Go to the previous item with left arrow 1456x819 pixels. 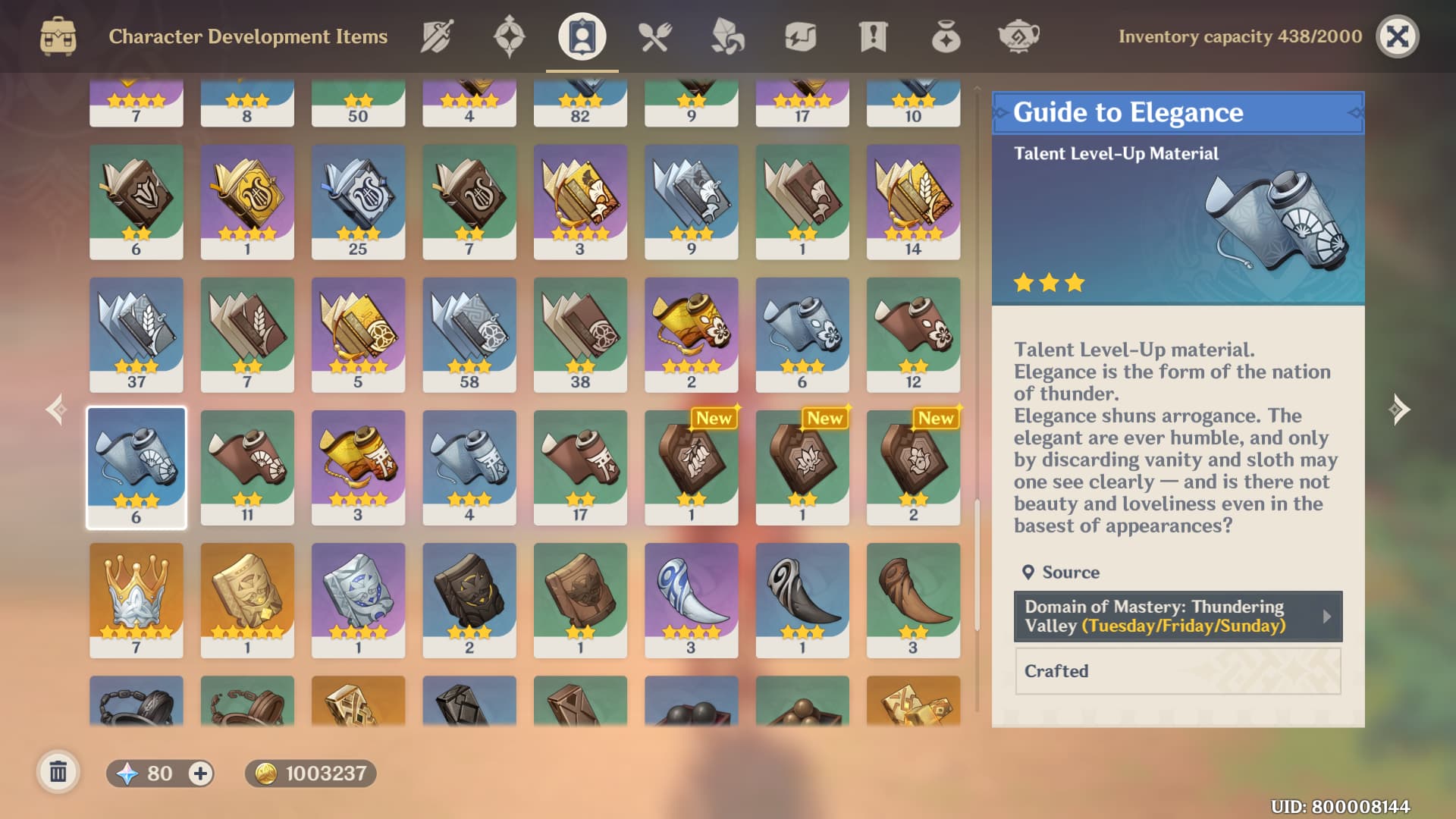coord(56,409)
